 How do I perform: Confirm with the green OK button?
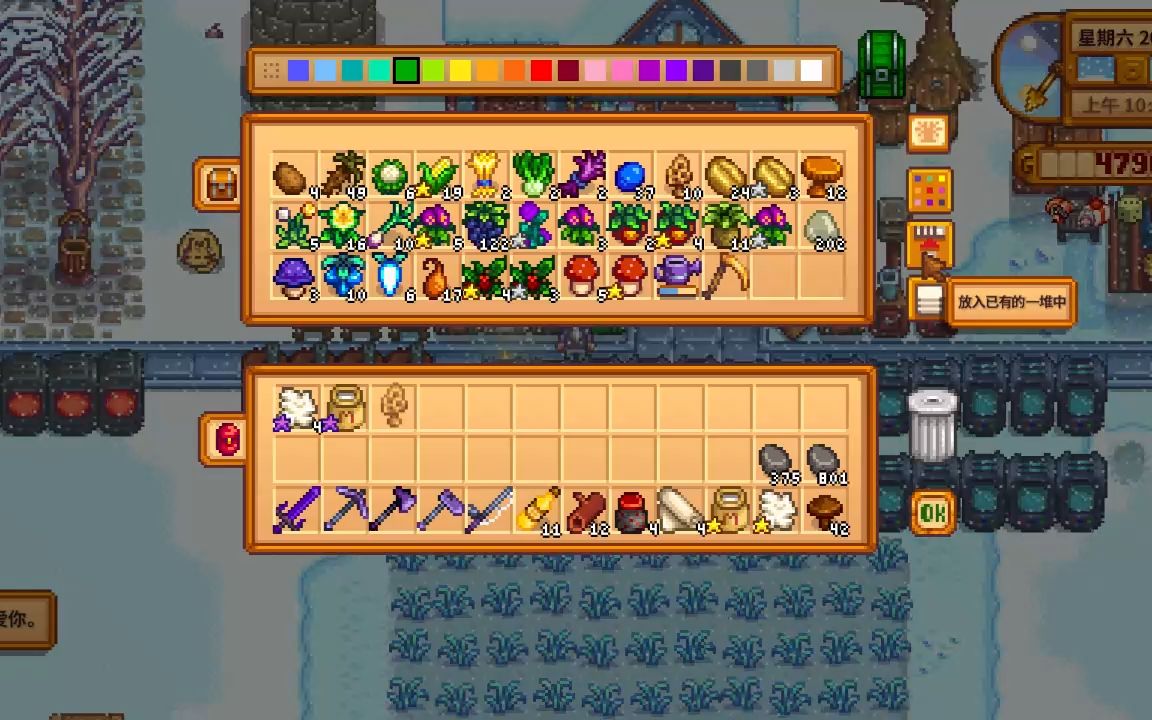932,513
